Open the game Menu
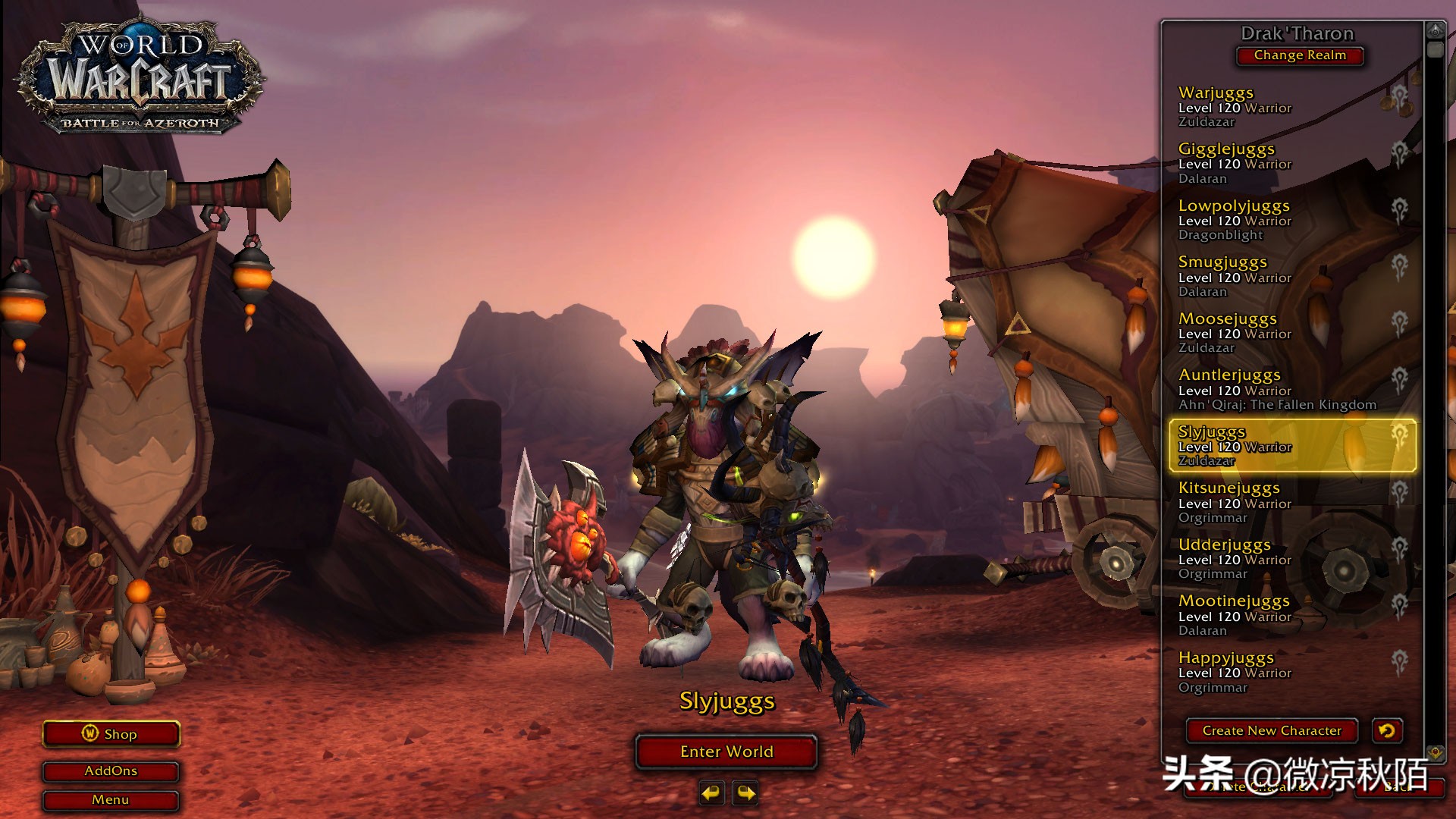This screenshot has height=819, width=1456. click(111, 800)
